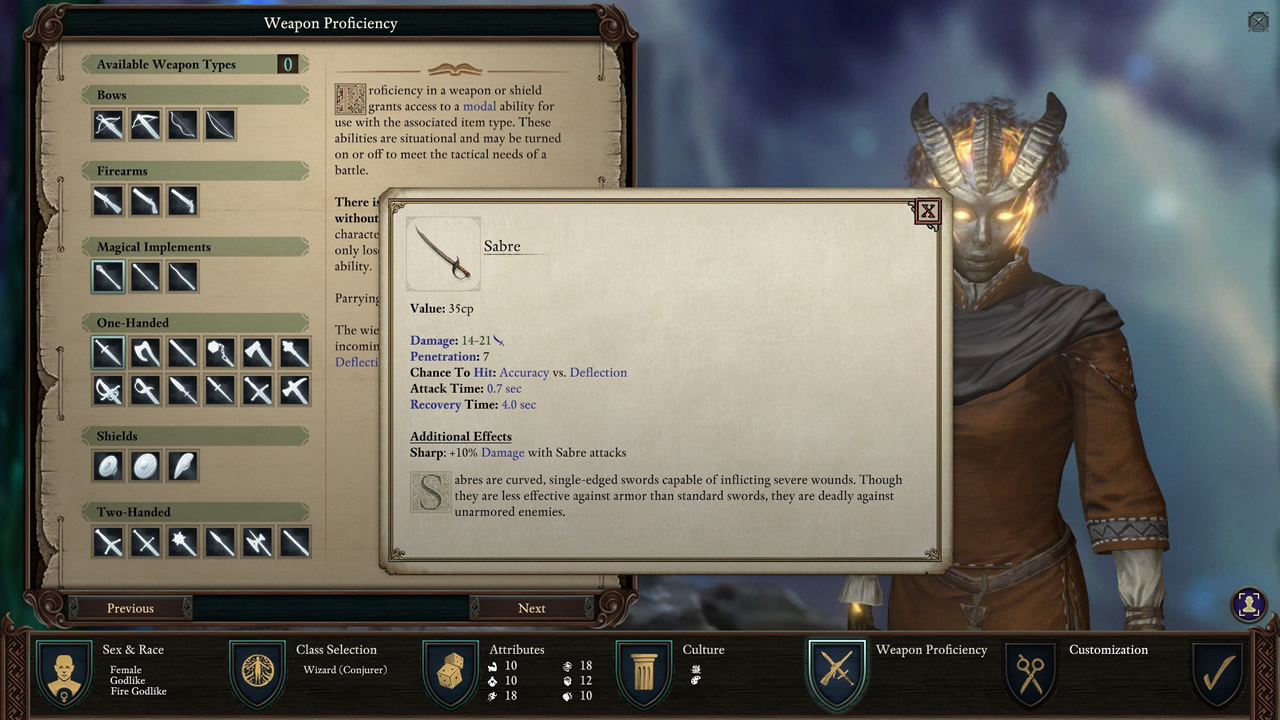This screenshot has height=720, width=1280.
Task: Open the Weapon Proficiency step
Action: (837, 674)
